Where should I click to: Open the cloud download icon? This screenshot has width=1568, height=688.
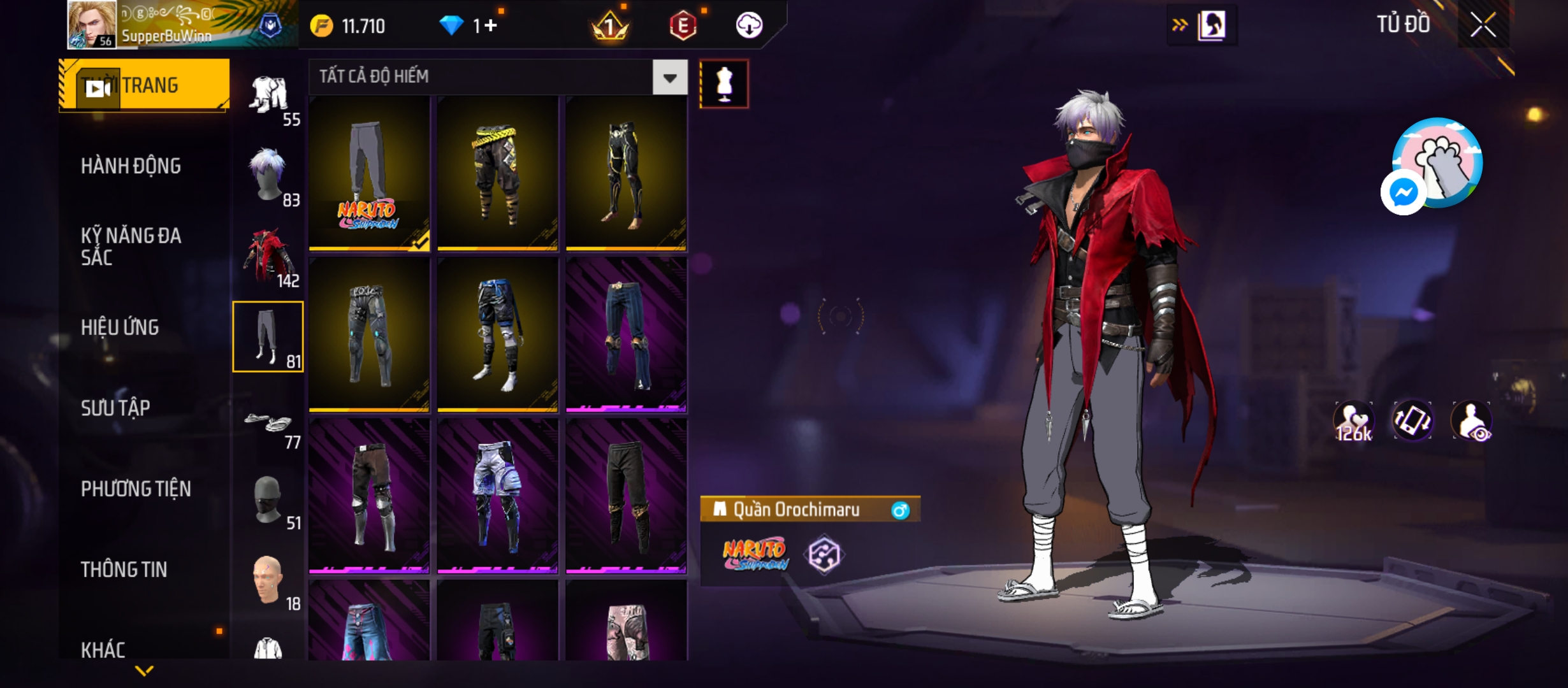[x=749, y=25]
